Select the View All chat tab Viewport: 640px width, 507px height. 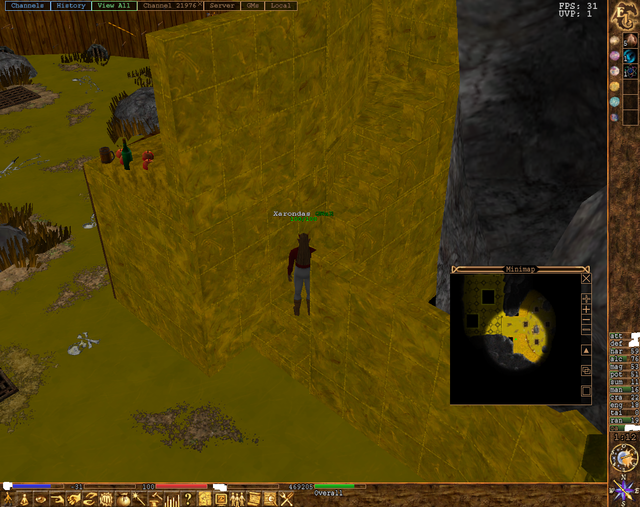[114, 6]
